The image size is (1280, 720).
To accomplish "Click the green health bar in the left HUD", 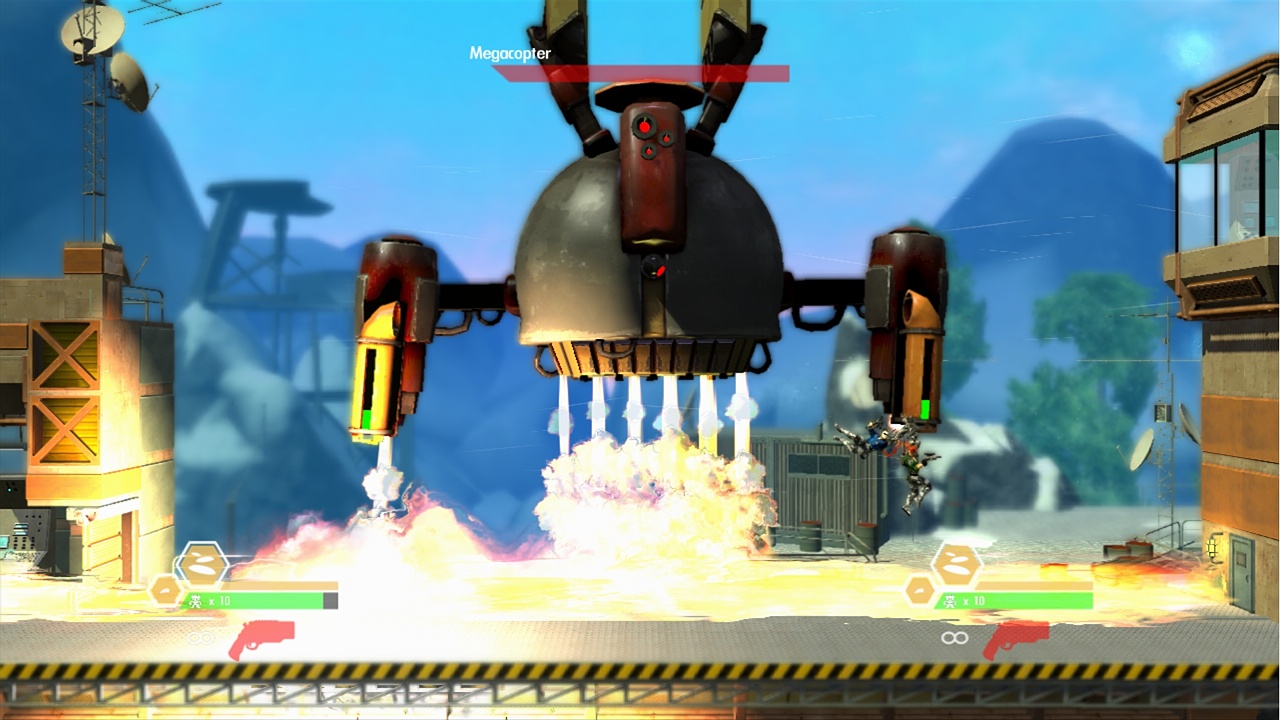I will click(x=255, y=600).
